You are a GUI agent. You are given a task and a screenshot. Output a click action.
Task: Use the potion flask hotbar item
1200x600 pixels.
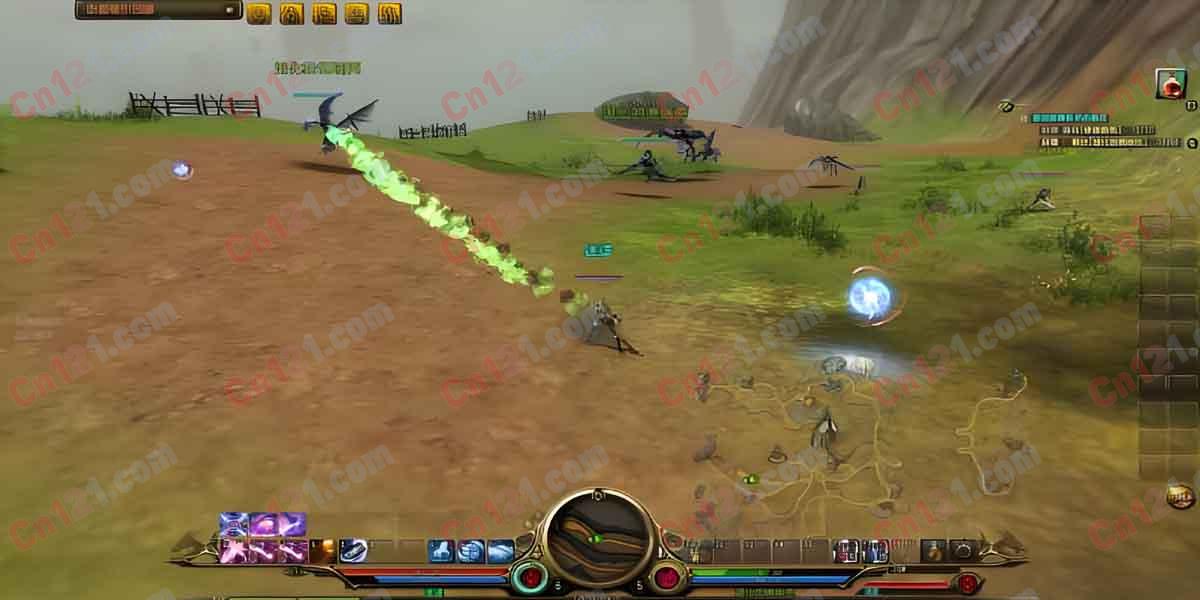pyautogui.click(x=933, y=550)
